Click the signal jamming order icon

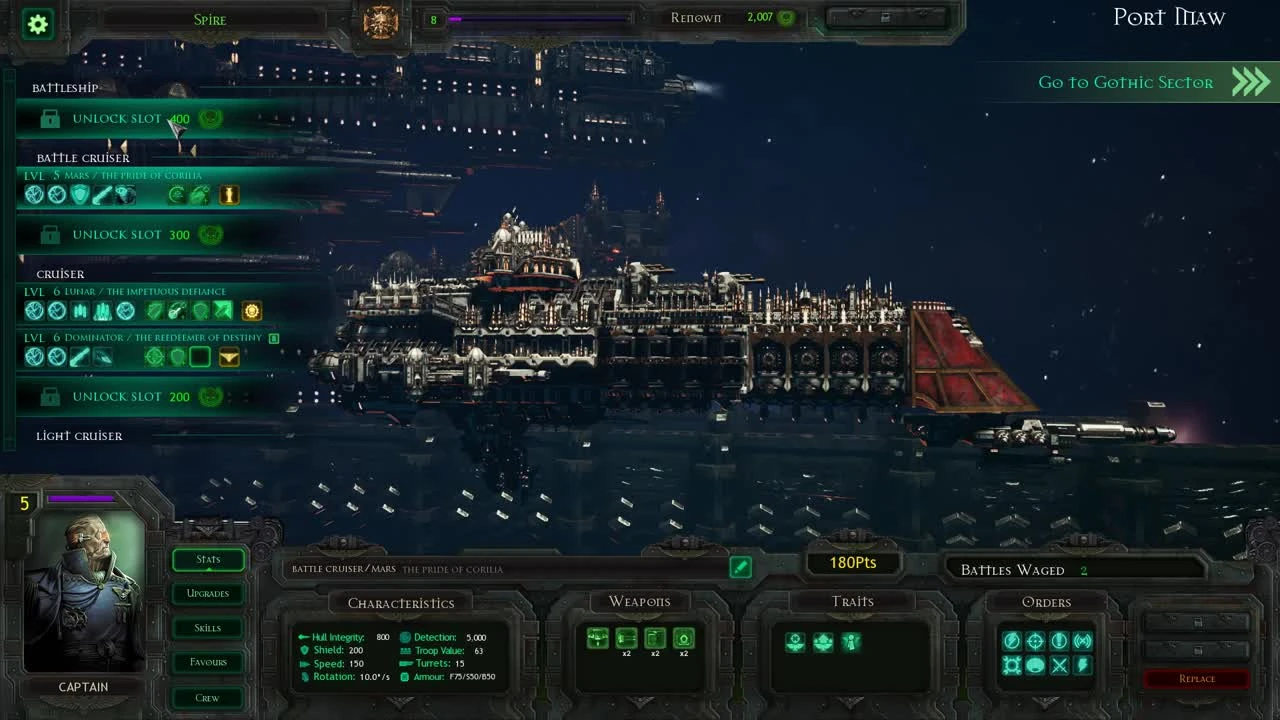click(1084, 641)
